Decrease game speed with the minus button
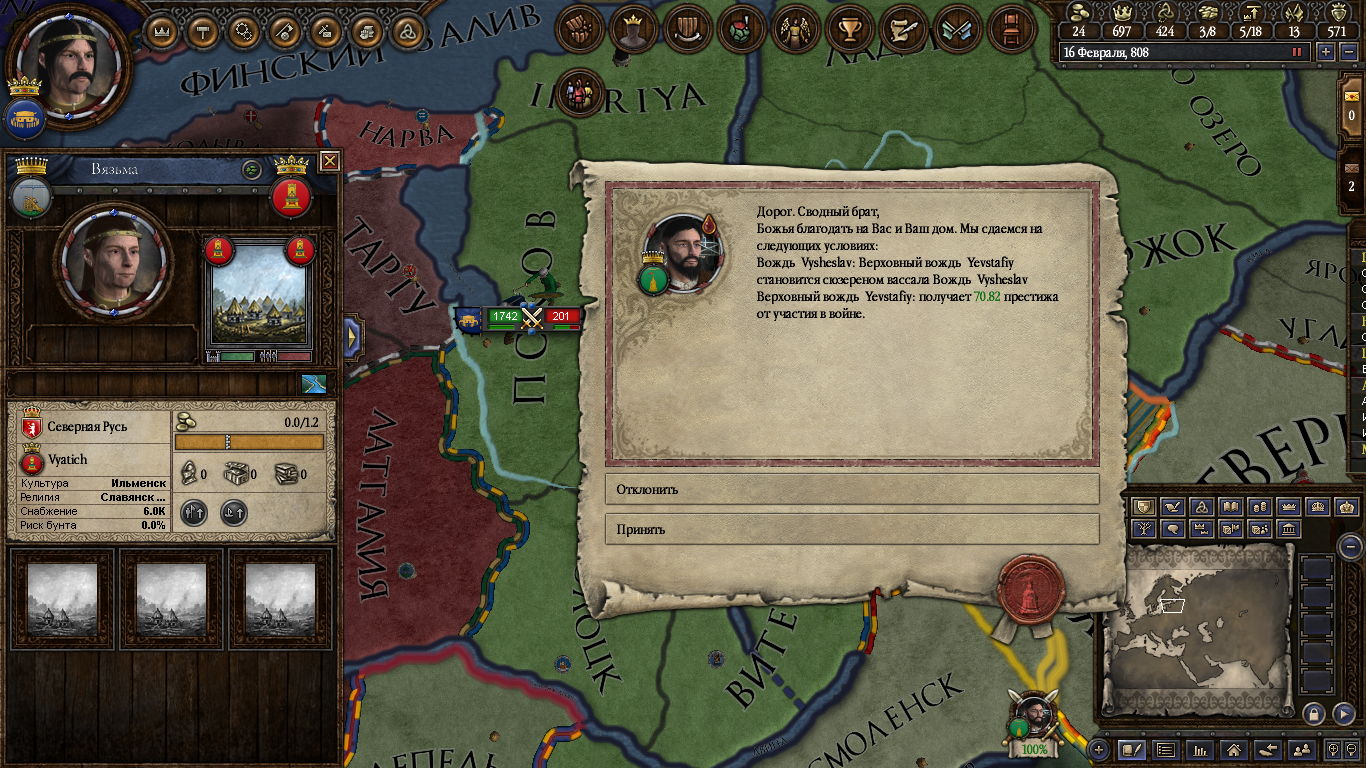The width and height of the screenshot is (1366, 768). point(1347,52)
